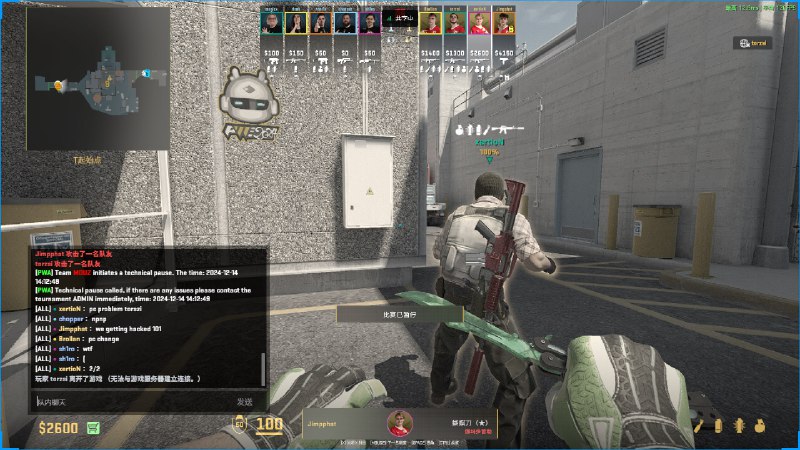Select the $1400 player's avatar in the top bar

coord(430,24)
